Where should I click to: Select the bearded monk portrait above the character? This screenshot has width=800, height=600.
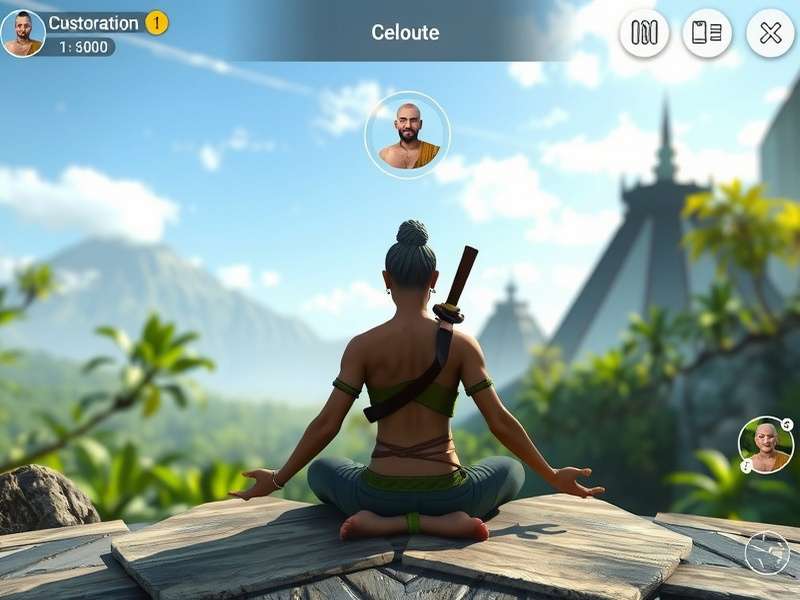pyautogui.click(x=407, y=135)
